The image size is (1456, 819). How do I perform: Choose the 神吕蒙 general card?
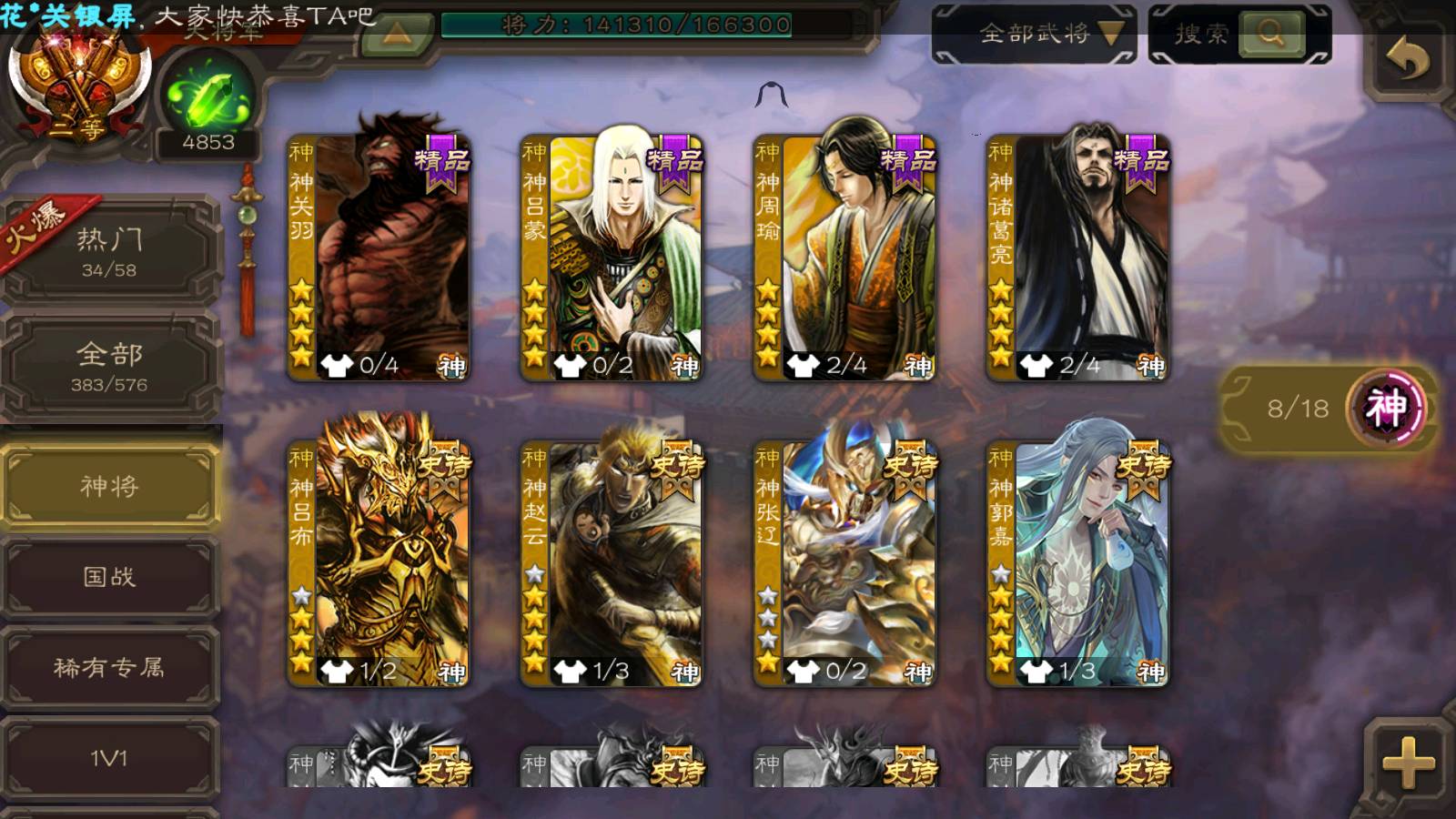pyautogui.click(x=612, y=258)
